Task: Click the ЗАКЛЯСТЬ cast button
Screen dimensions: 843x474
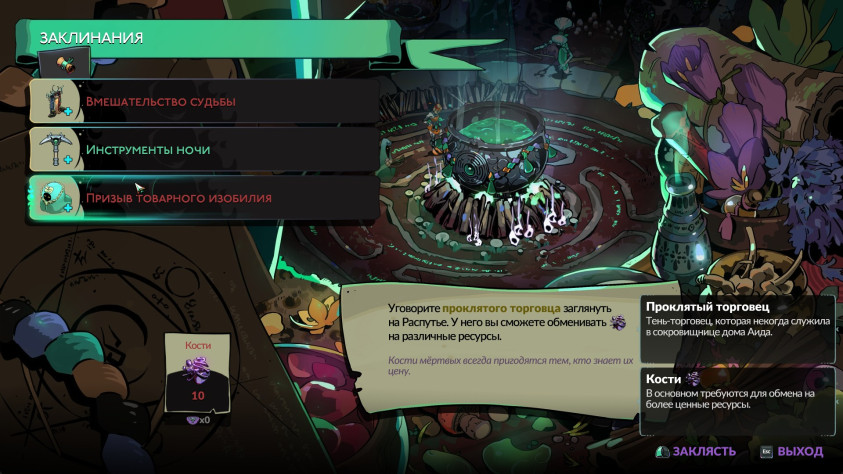Action: tap(696, 451)
